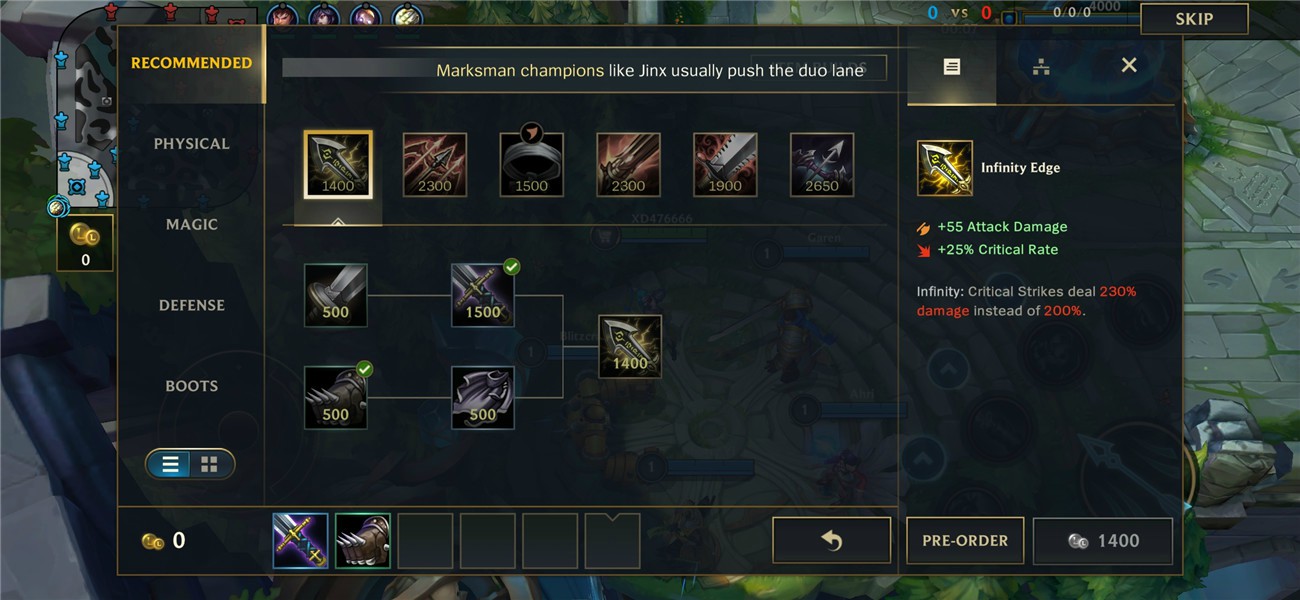Skip the tutorial with the SKIP button
1300x600 pixels.
pyautogui.click(x=1194, y=19)
